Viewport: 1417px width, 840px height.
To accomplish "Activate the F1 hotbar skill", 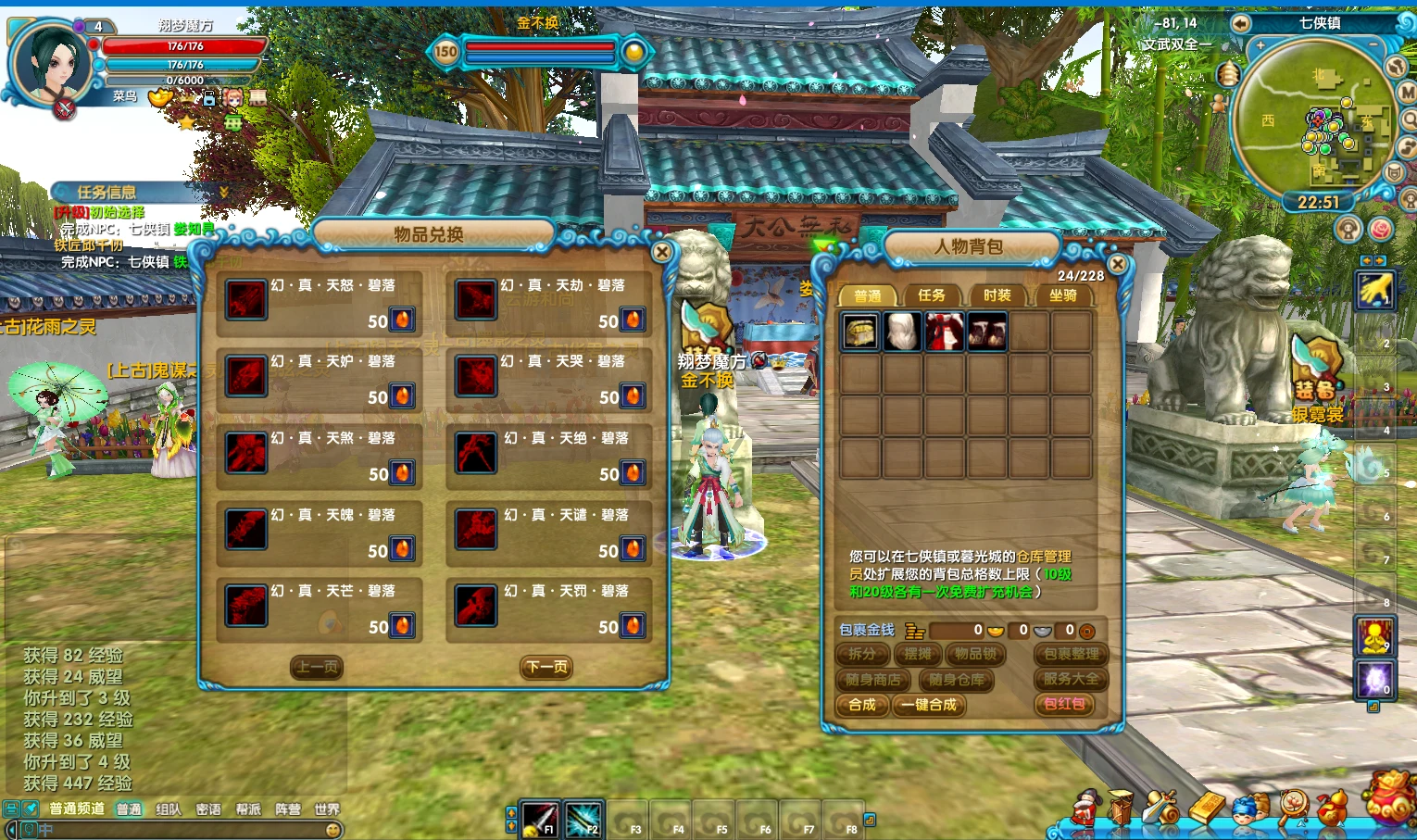I will 539,819.
